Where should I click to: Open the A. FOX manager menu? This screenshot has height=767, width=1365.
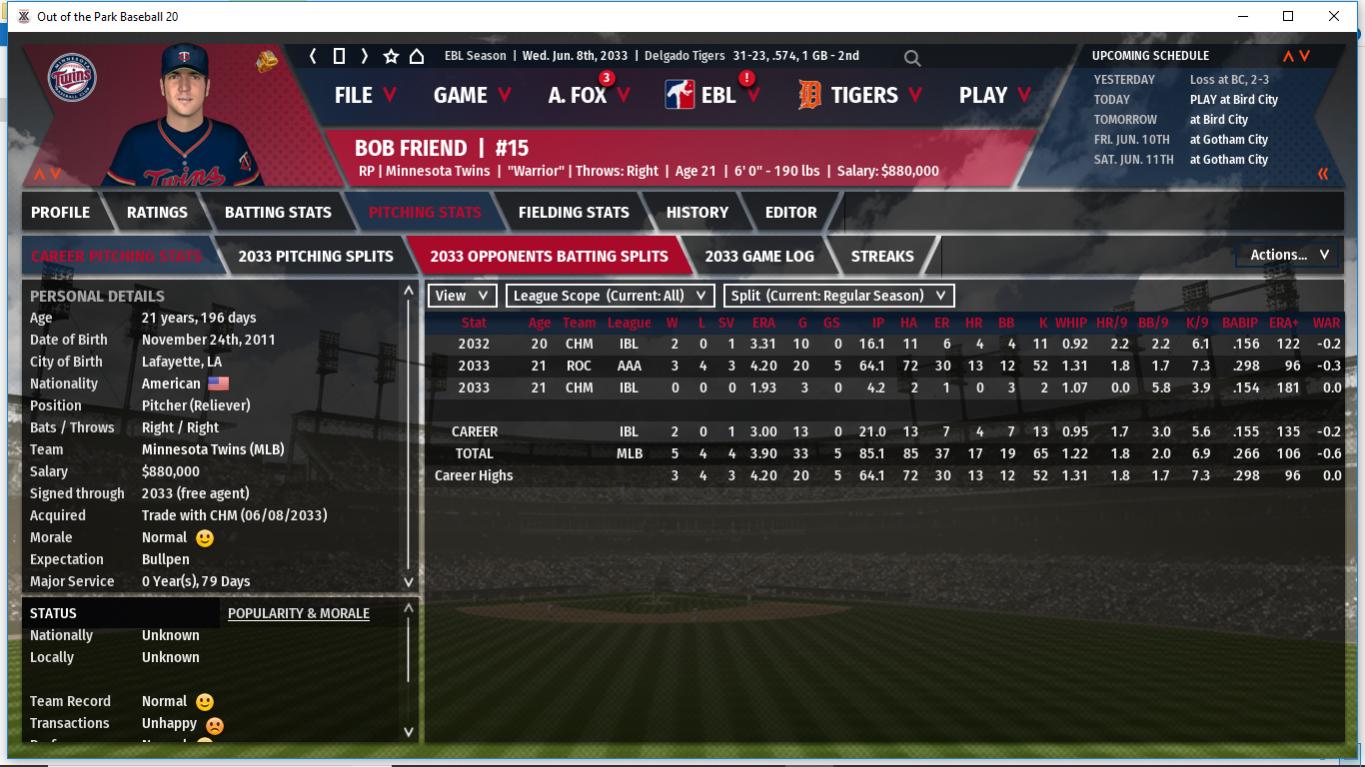[x=588, y=95]
